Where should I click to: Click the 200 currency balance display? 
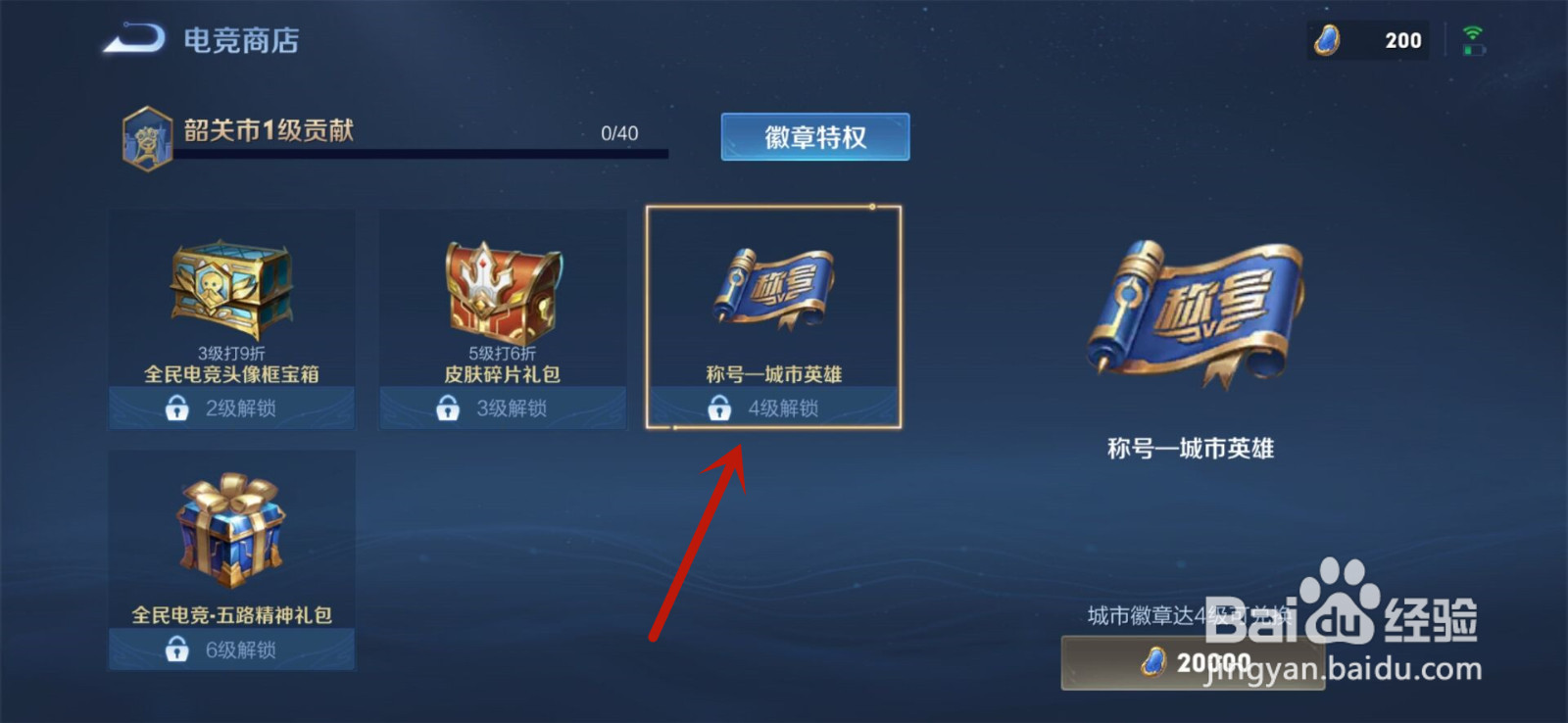coord(1401,40)
